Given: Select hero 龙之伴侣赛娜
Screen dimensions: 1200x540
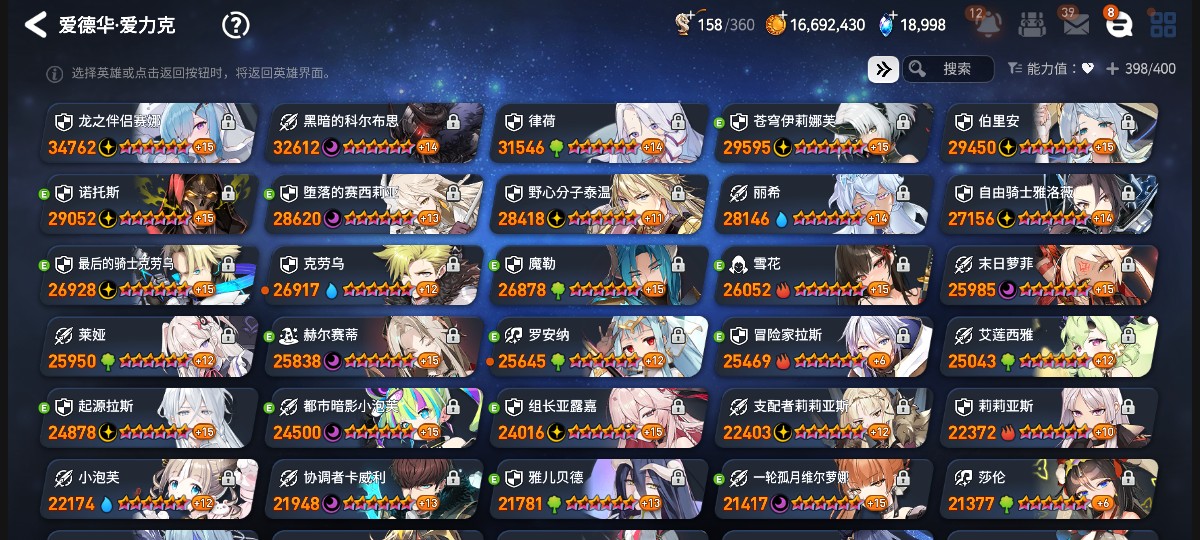Looking at the screenshot, I should click(x=150, y=133).
